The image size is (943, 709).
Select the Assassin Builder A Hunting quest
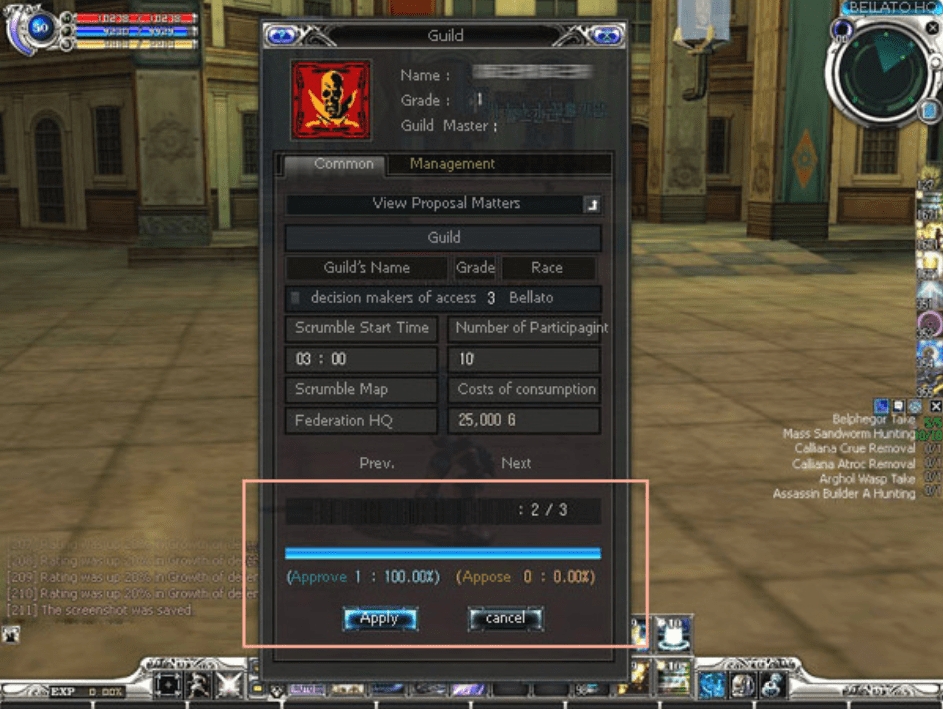tap(843, 493)
